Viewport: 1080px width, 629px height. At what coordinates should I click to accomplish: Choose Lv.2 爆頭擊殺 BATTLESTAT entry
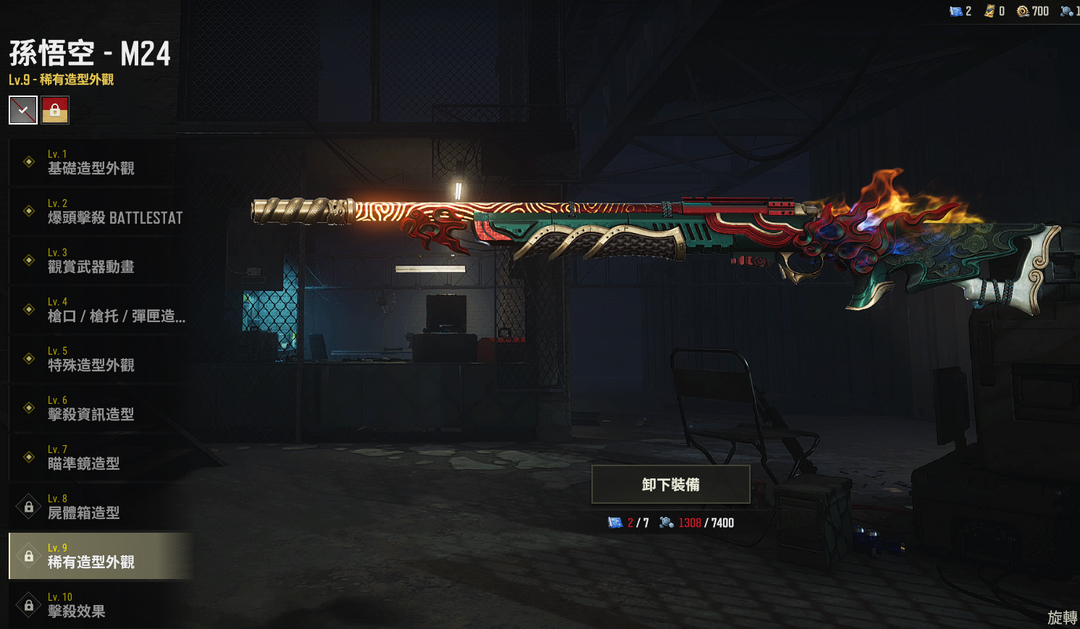(x=100, y=211)
